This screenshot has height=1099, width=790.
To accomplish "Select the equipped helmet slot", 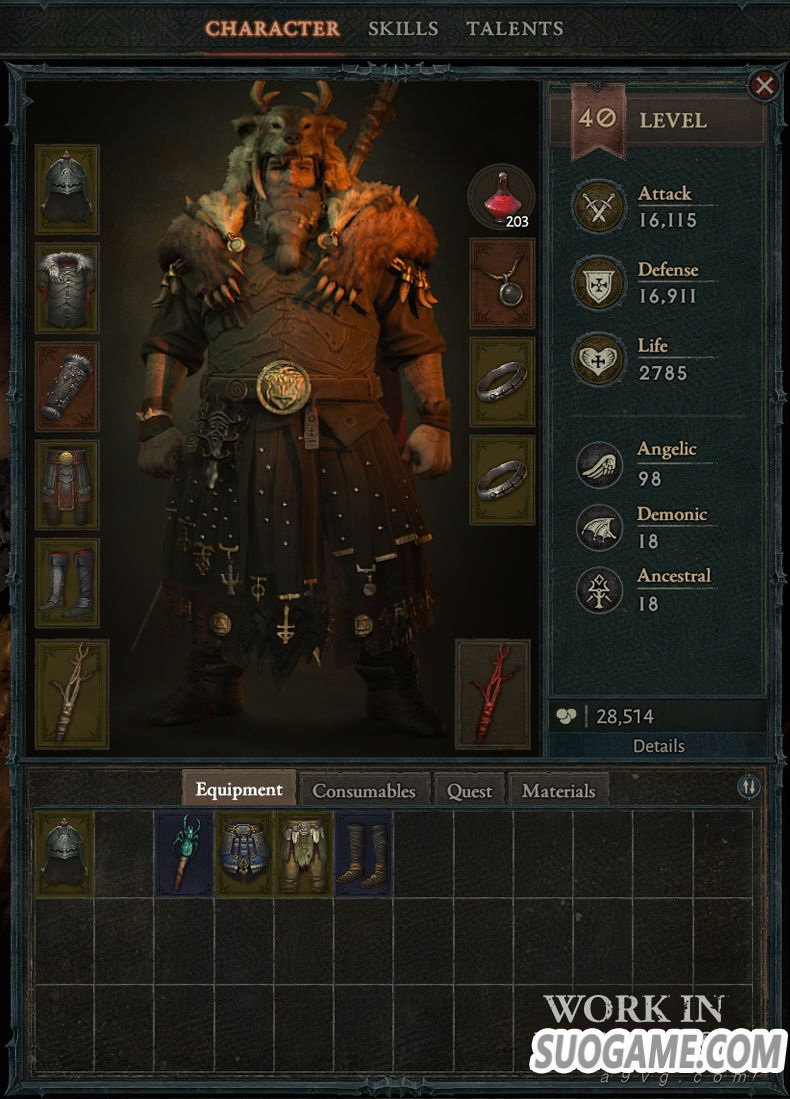I will 67,189.
